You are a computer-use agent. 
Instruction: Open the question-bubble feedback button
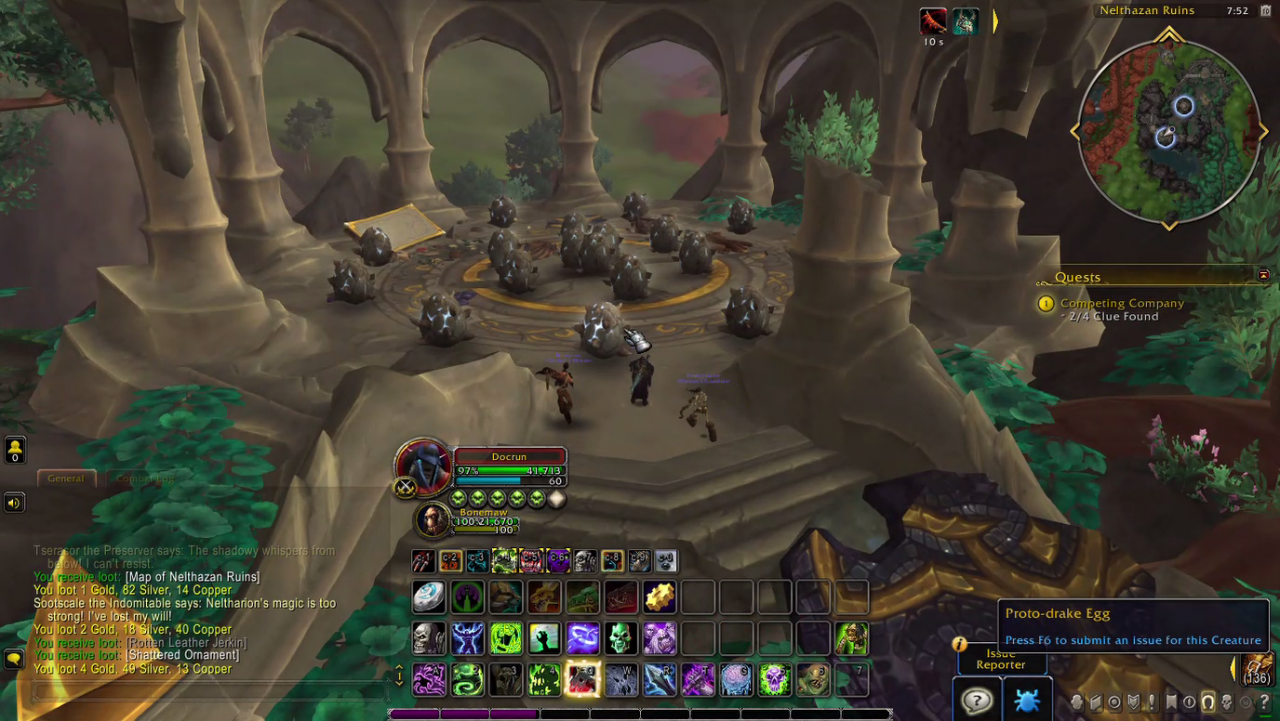pos(976,700)
